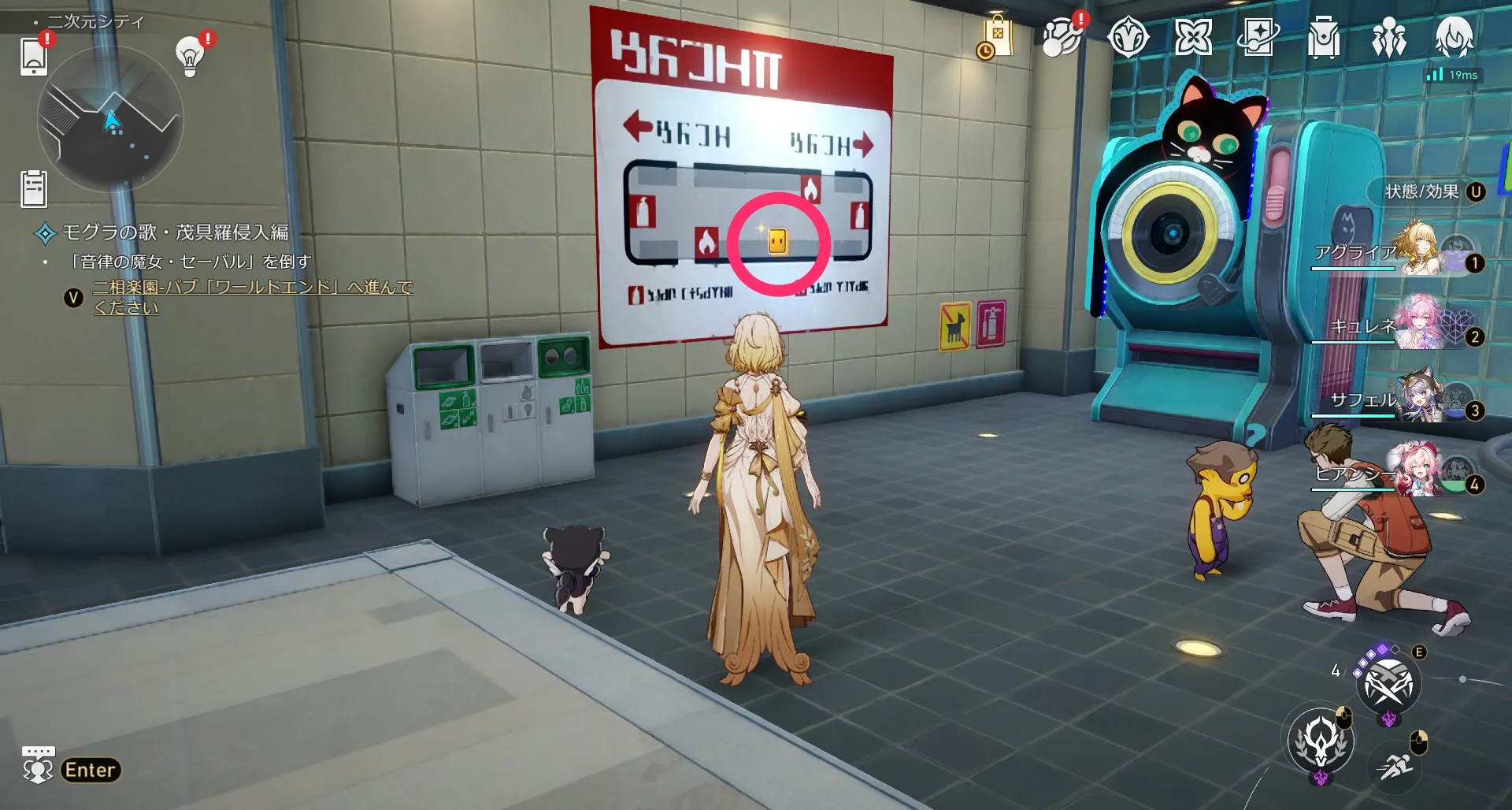The image size is (1512, 810).
Task: Open the timed shop bag icon
Action: [x=998, y=35]
